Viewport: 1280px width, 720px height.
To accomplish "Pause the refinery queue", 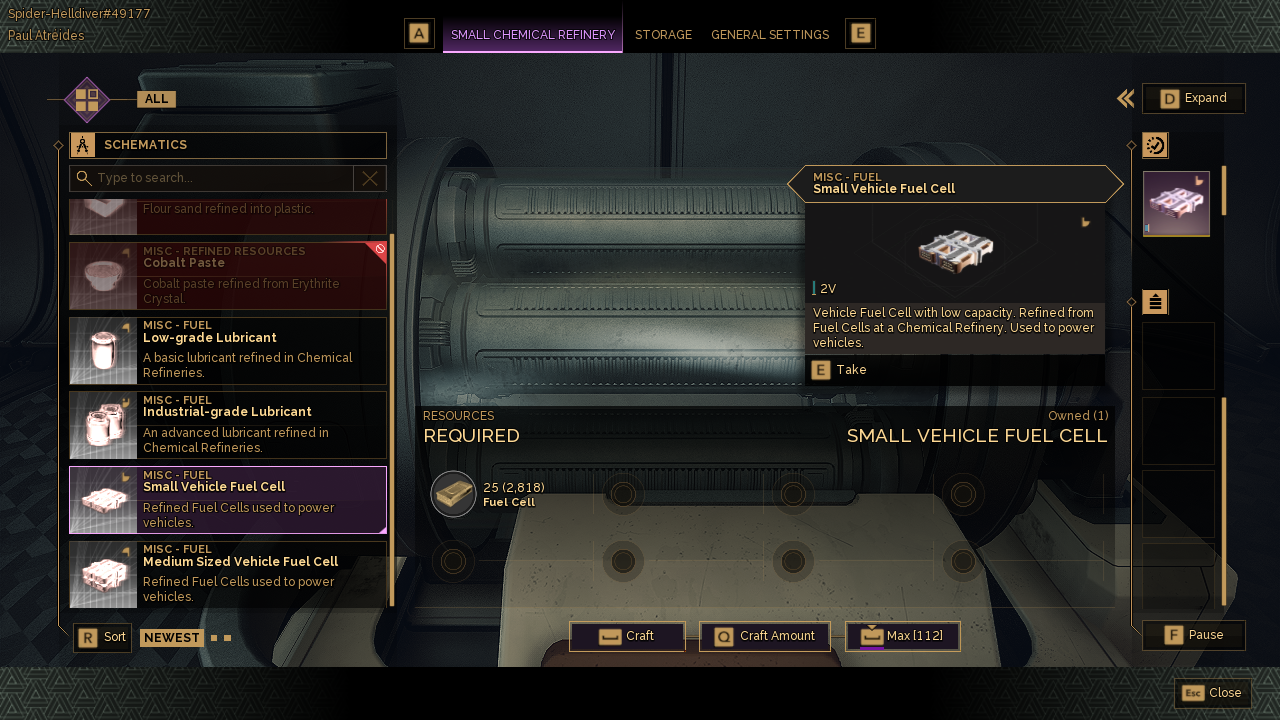I will tap(1194, 635).
